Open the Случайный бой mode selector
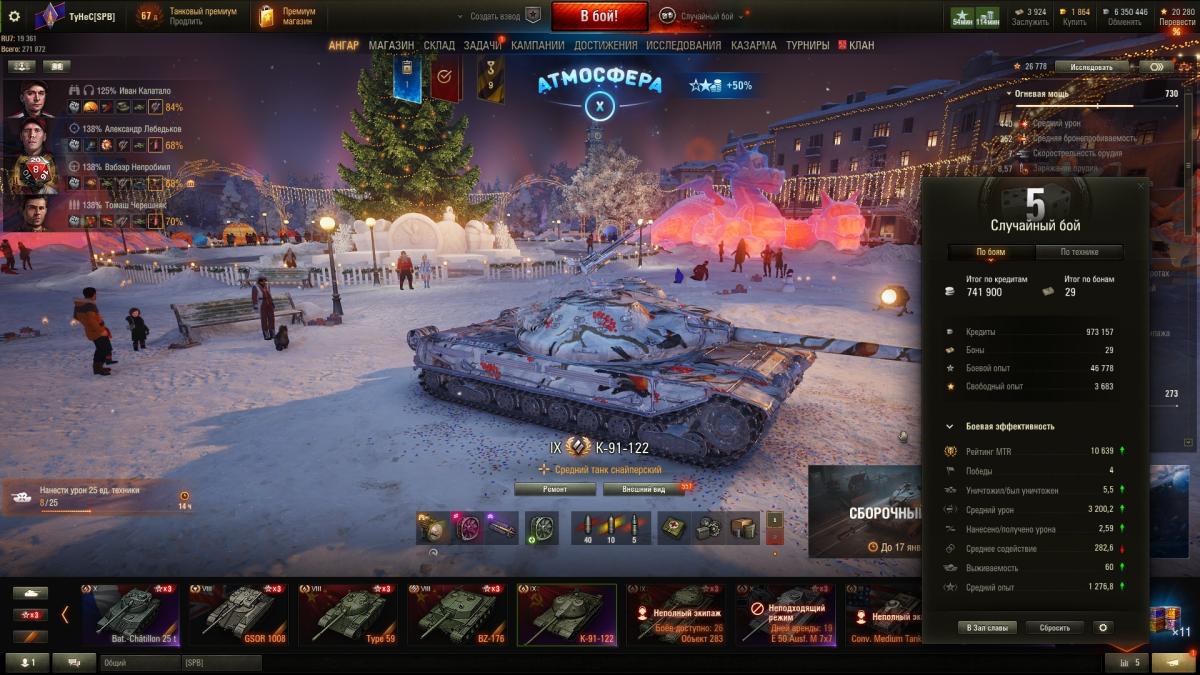Image resolution: width=1200 pixels, height=675 pixels. (x=705, y=17)
